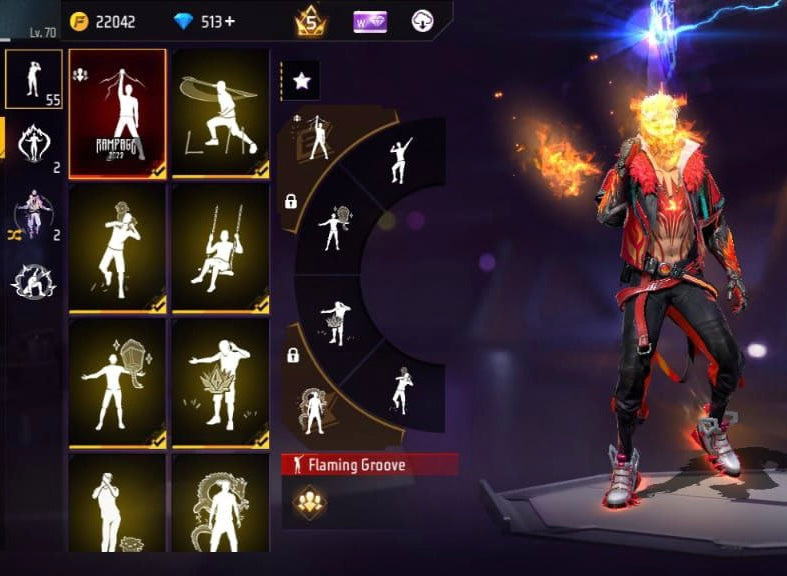This screenshot has height=576, width=787.
Task: Open the gold crown rank 5 badge
Action: click(310, 21)
